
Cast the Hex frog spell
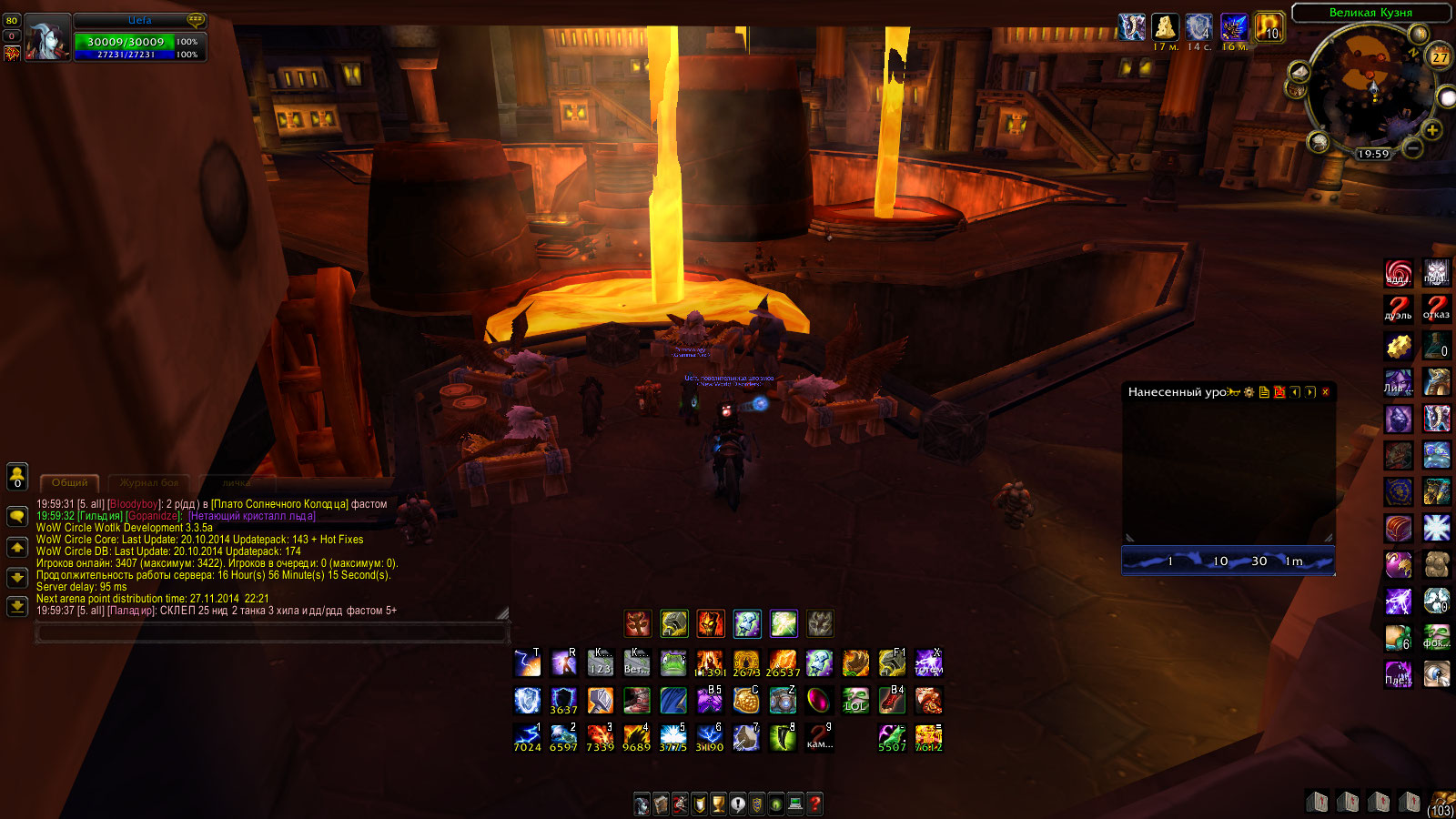pos(673,663)
